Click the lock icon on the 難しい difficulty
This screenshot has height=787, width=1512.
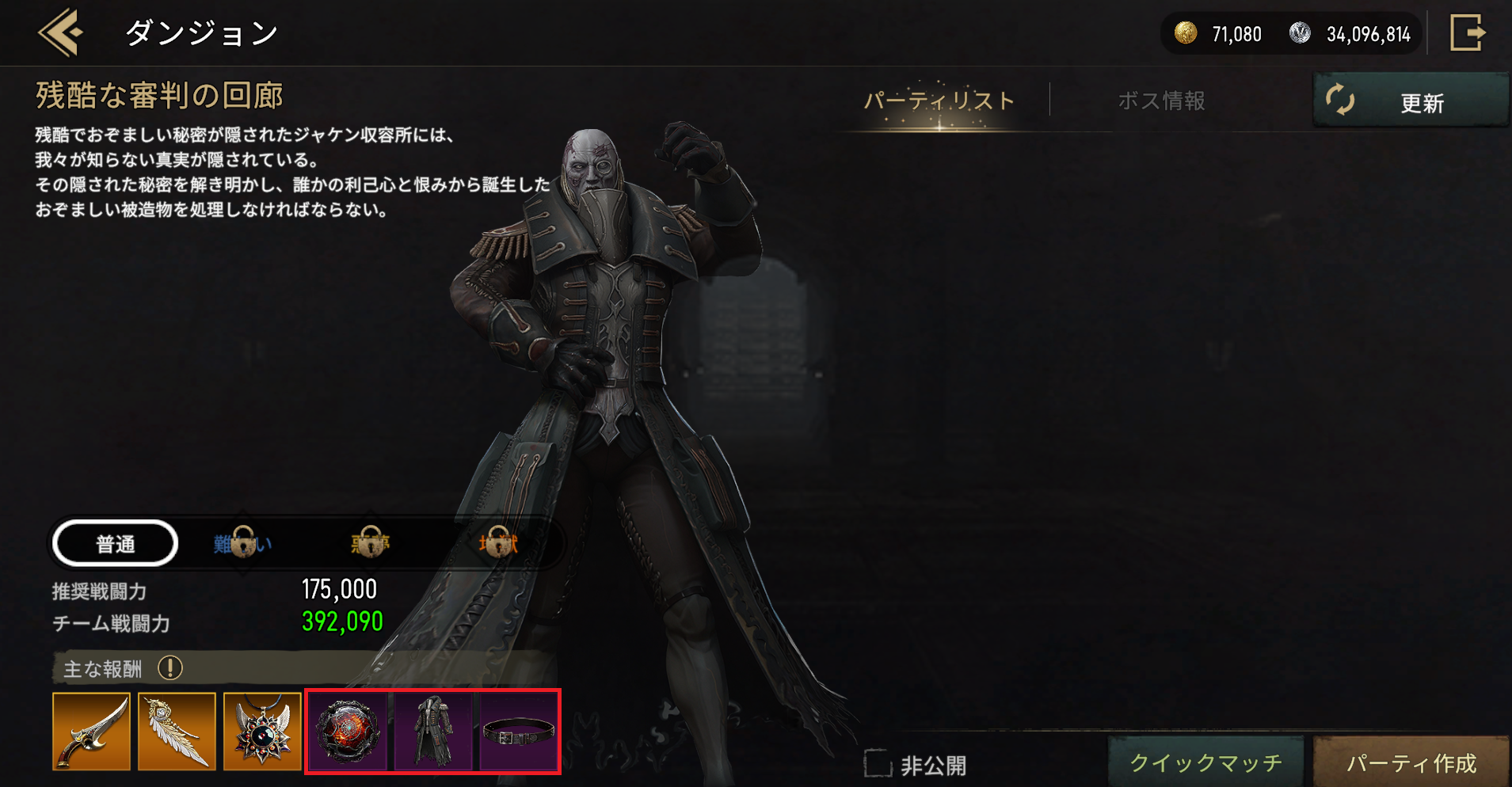point(242,543)
